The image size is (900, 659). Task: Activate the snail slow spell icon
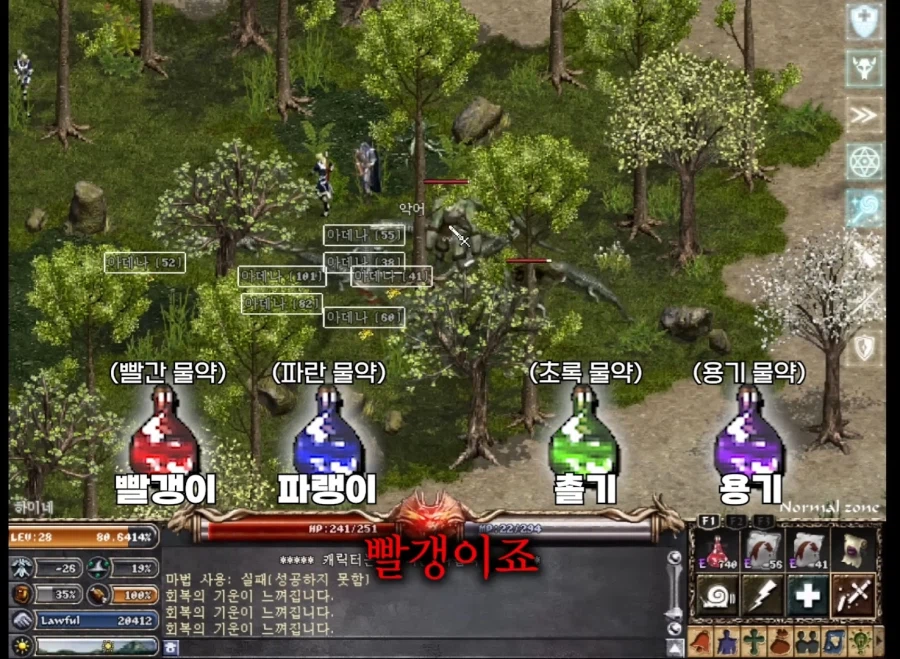717,596
